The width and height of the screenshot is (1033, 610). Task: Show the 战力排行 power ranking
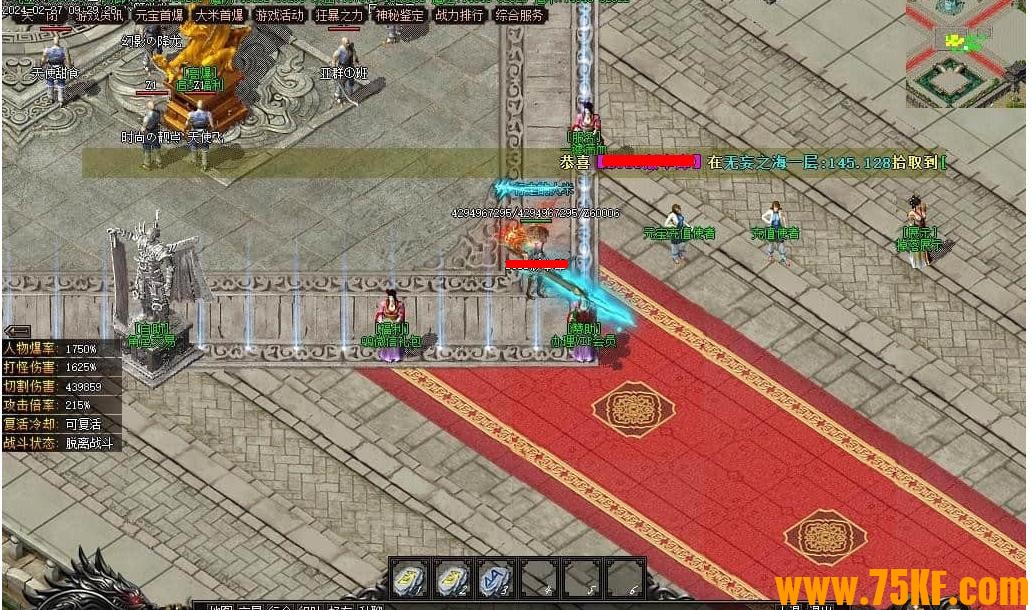(x=459, y=15)
